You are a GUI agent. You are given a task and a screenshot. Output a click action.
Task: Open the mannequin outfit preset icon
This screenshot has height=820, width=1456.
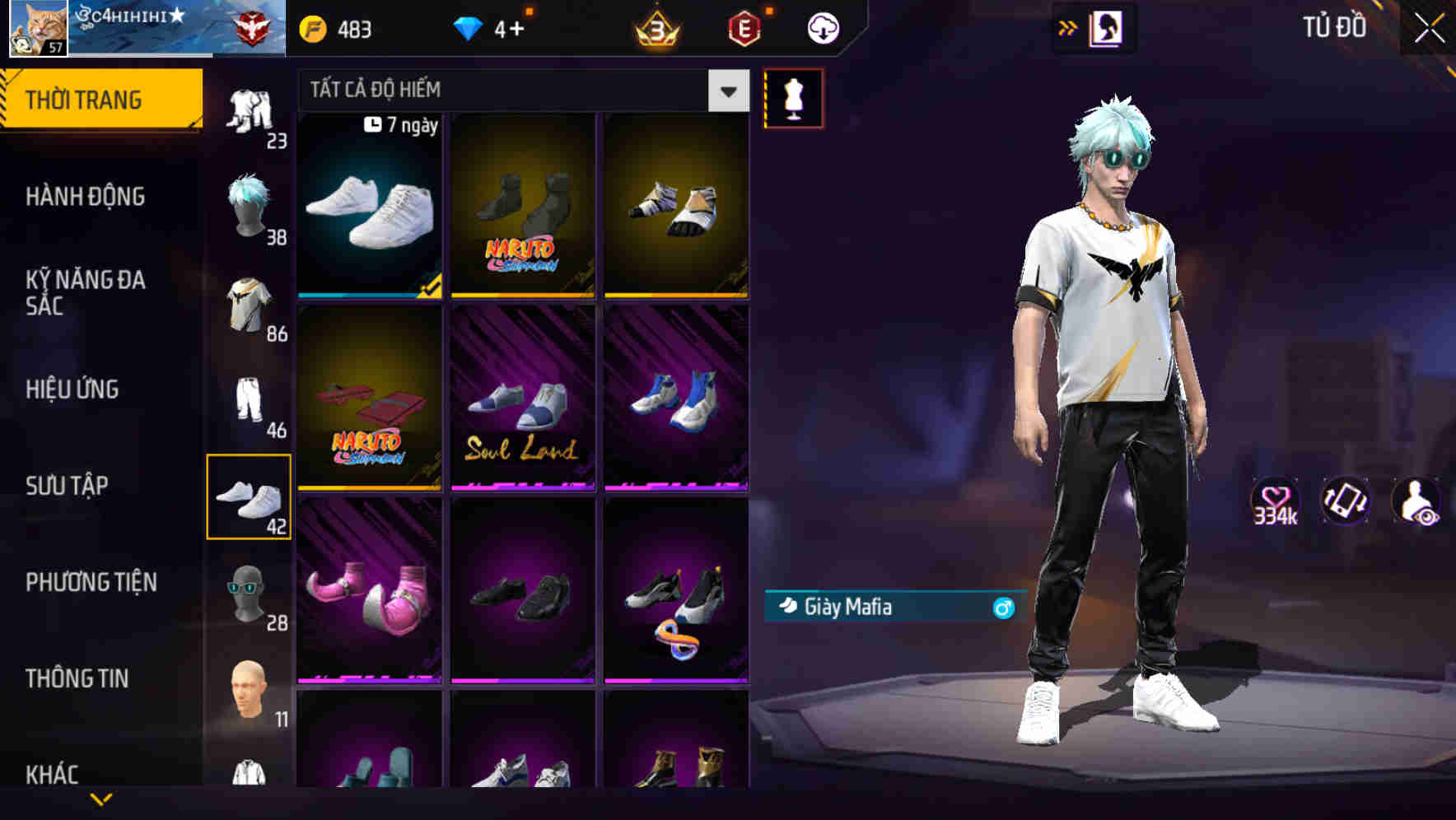coord(793,97)
